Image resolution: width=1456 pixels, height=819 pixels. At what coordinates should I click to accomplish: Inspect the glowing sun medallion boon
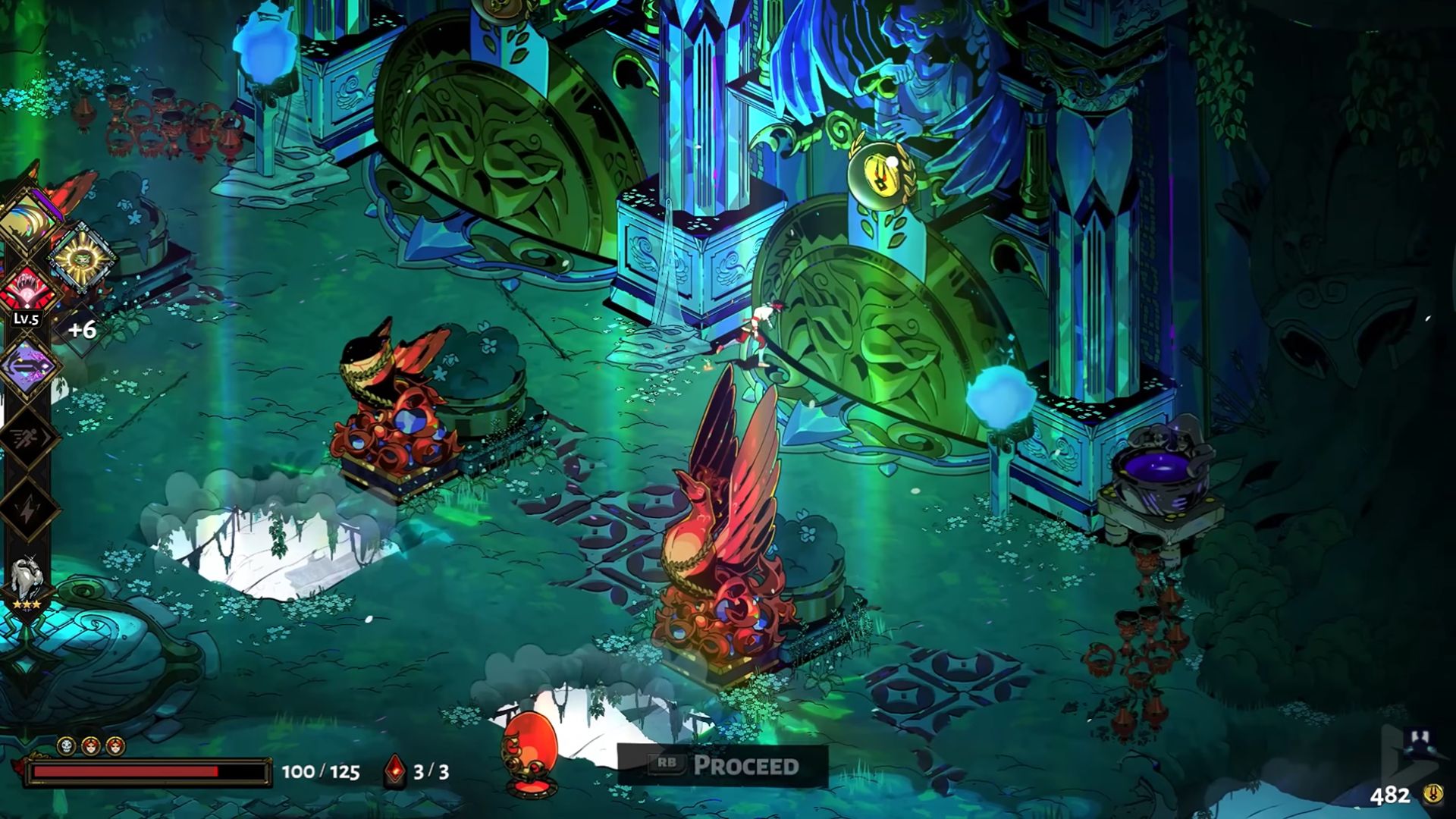coord(80,259)
